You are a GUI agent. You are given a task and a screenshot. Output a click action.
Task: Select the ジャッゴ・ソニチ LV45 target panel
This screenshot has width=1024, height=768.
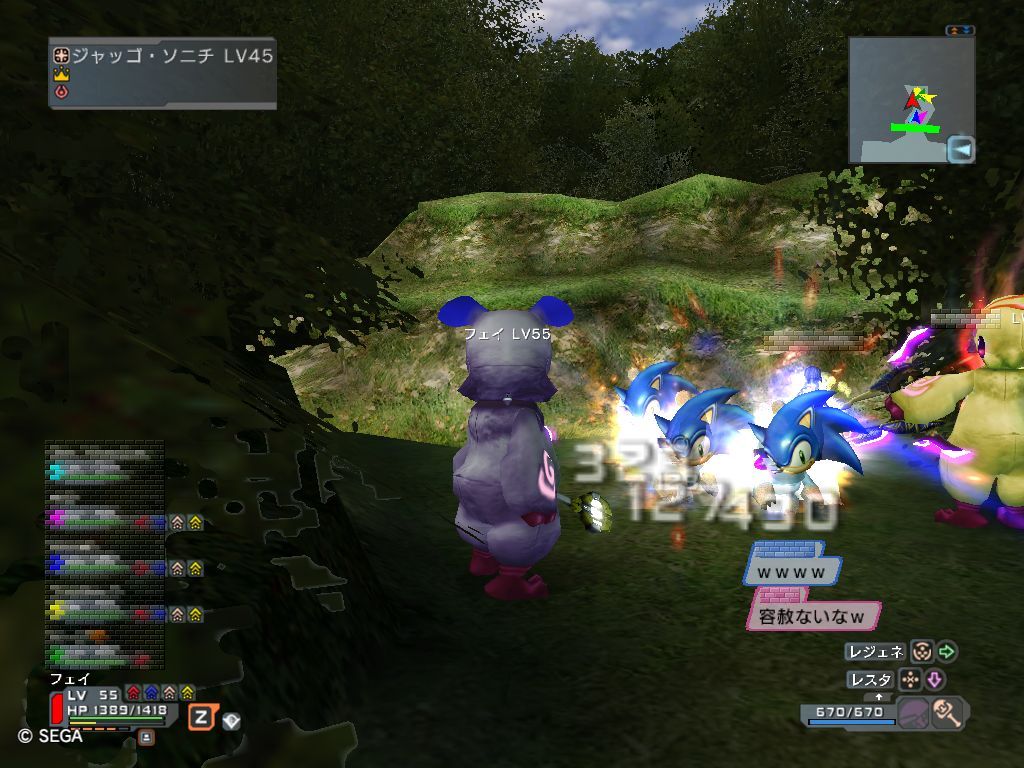(162, 72)
